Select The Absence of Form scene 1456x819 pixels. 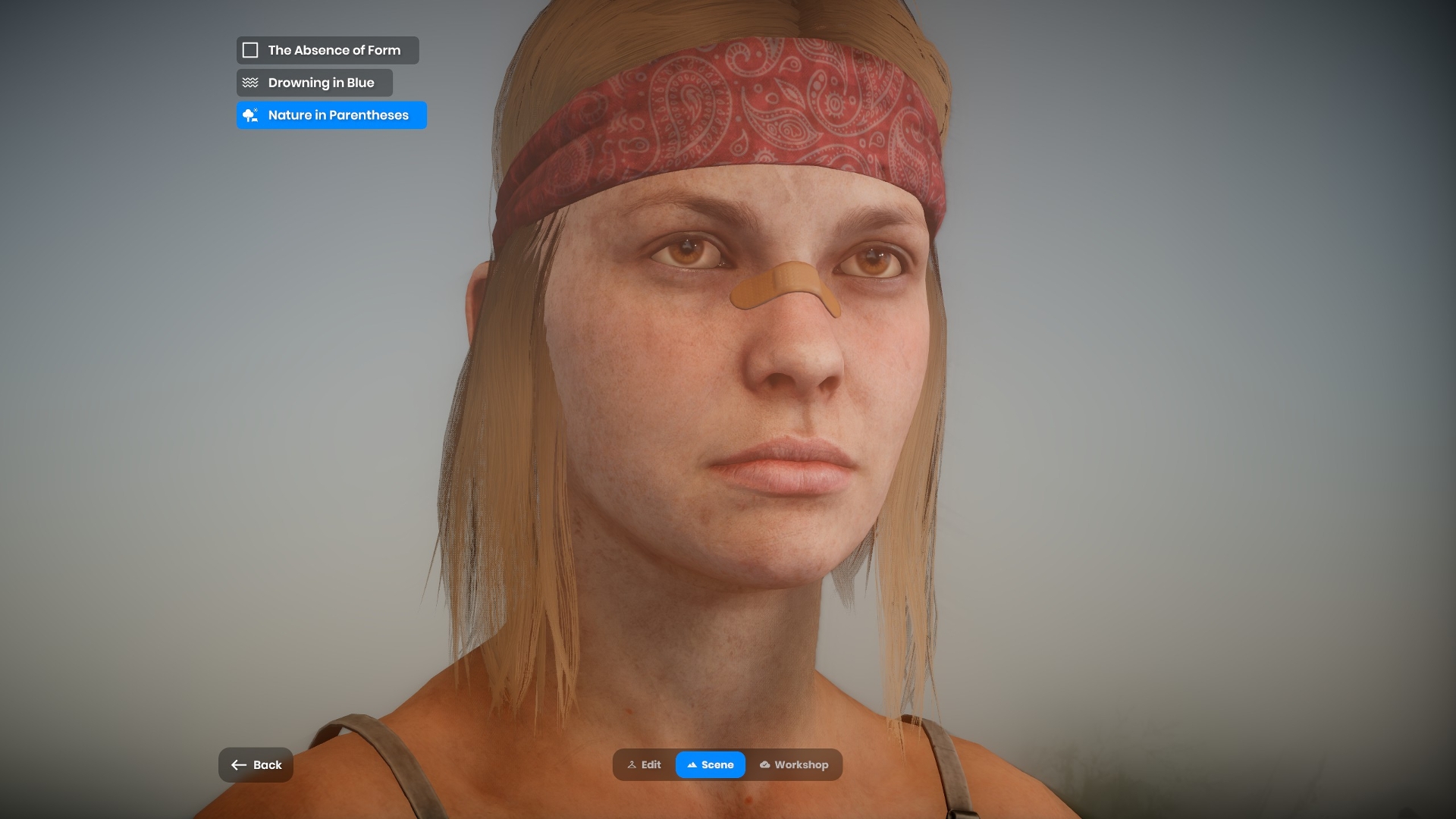327,50
